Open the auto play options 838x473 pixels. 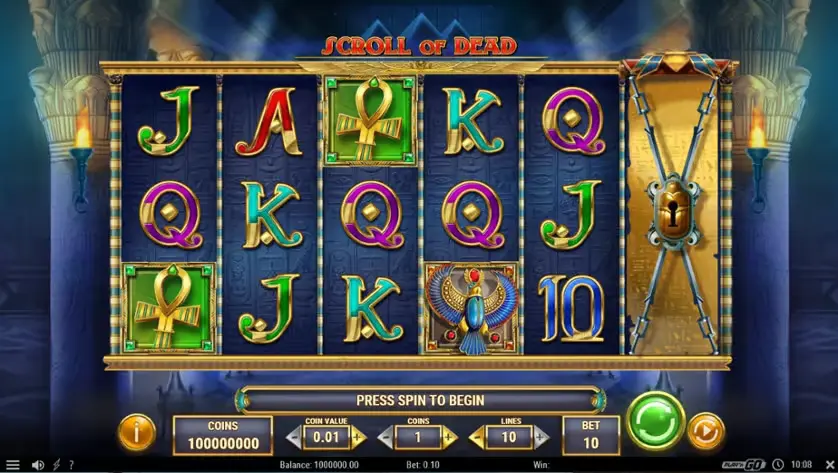706,431
